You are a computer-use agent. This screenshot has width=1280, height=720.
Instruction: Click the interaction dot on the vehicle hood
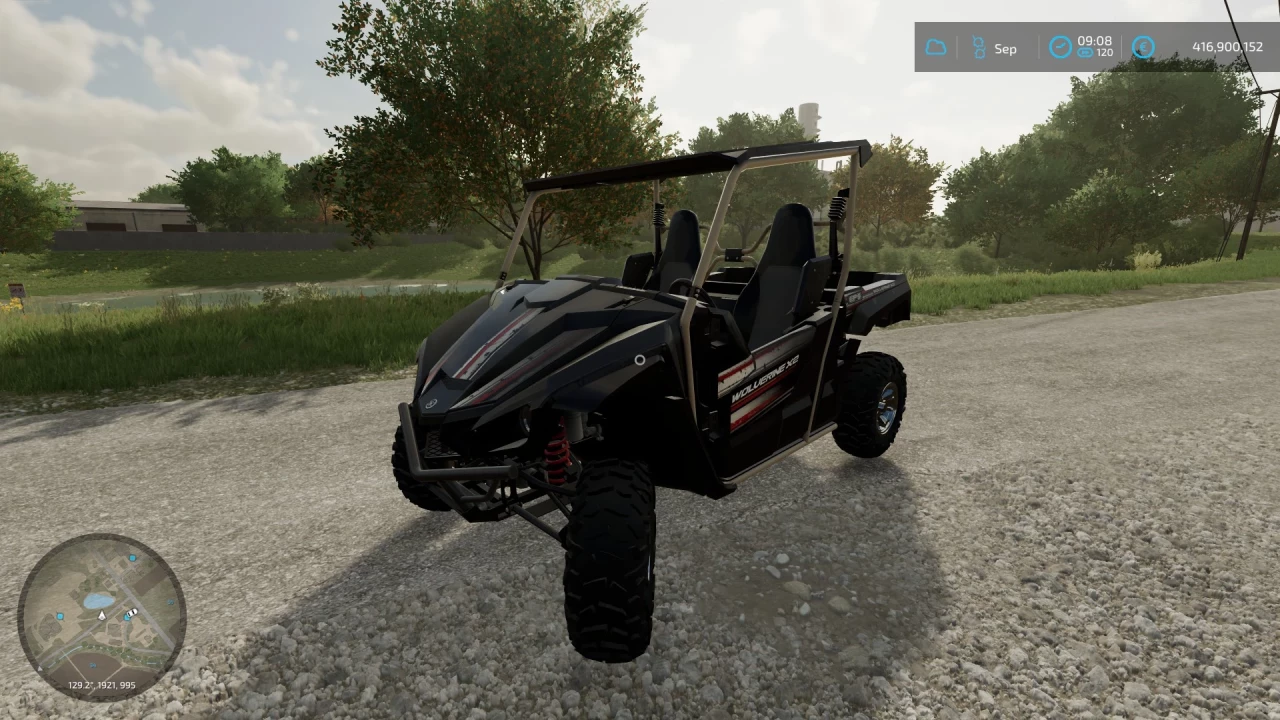(x=640, y=360)
